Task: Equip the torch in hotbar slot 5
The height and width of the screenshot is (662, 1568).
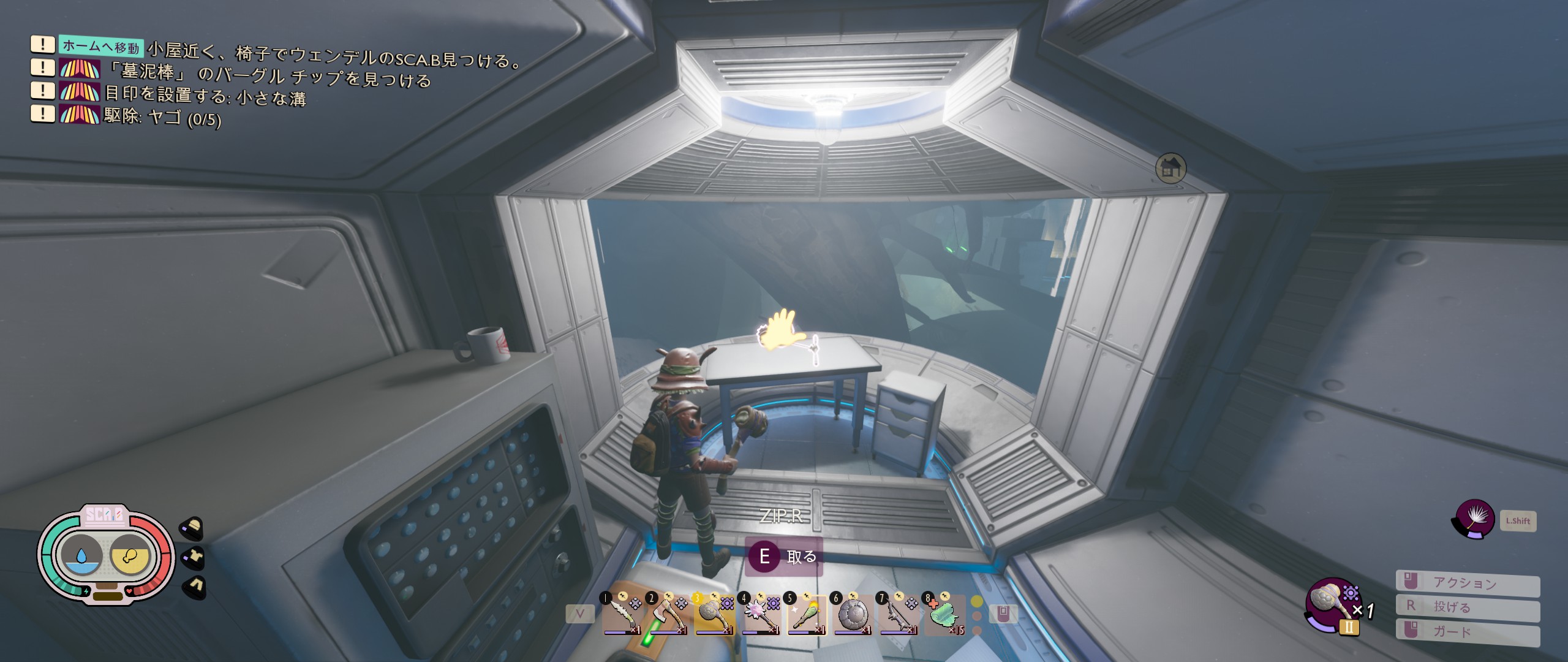Action: [806, 615]
